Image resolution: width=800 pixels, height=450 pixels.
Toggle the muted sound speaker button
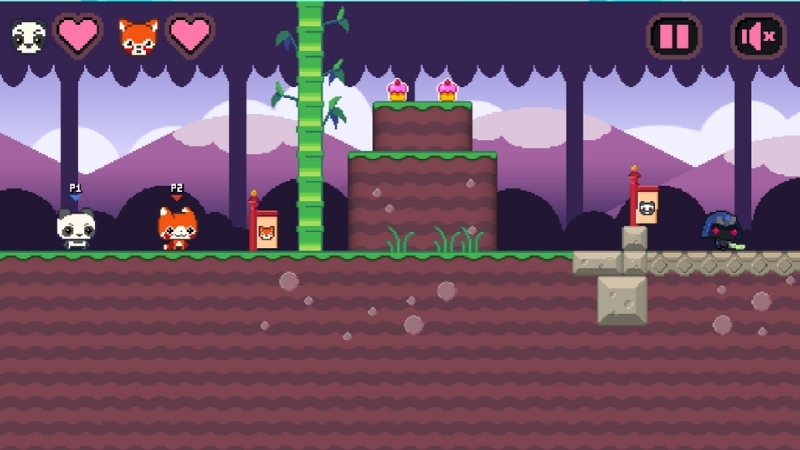(757, 37)
